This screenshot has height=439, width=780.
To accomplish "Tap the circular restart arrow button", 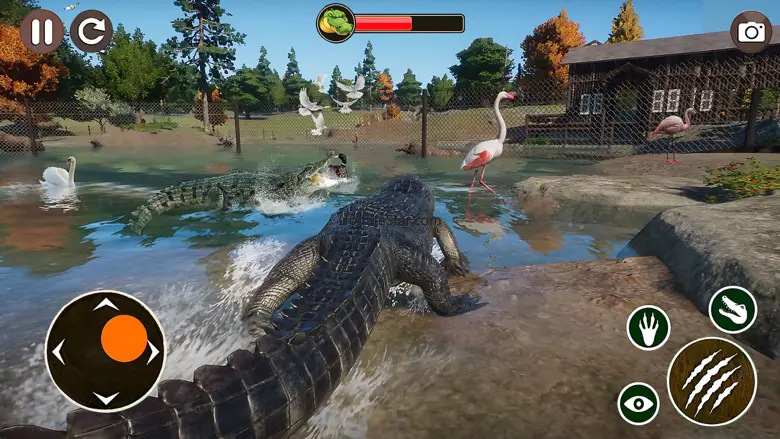I will [x=92, y=31].
